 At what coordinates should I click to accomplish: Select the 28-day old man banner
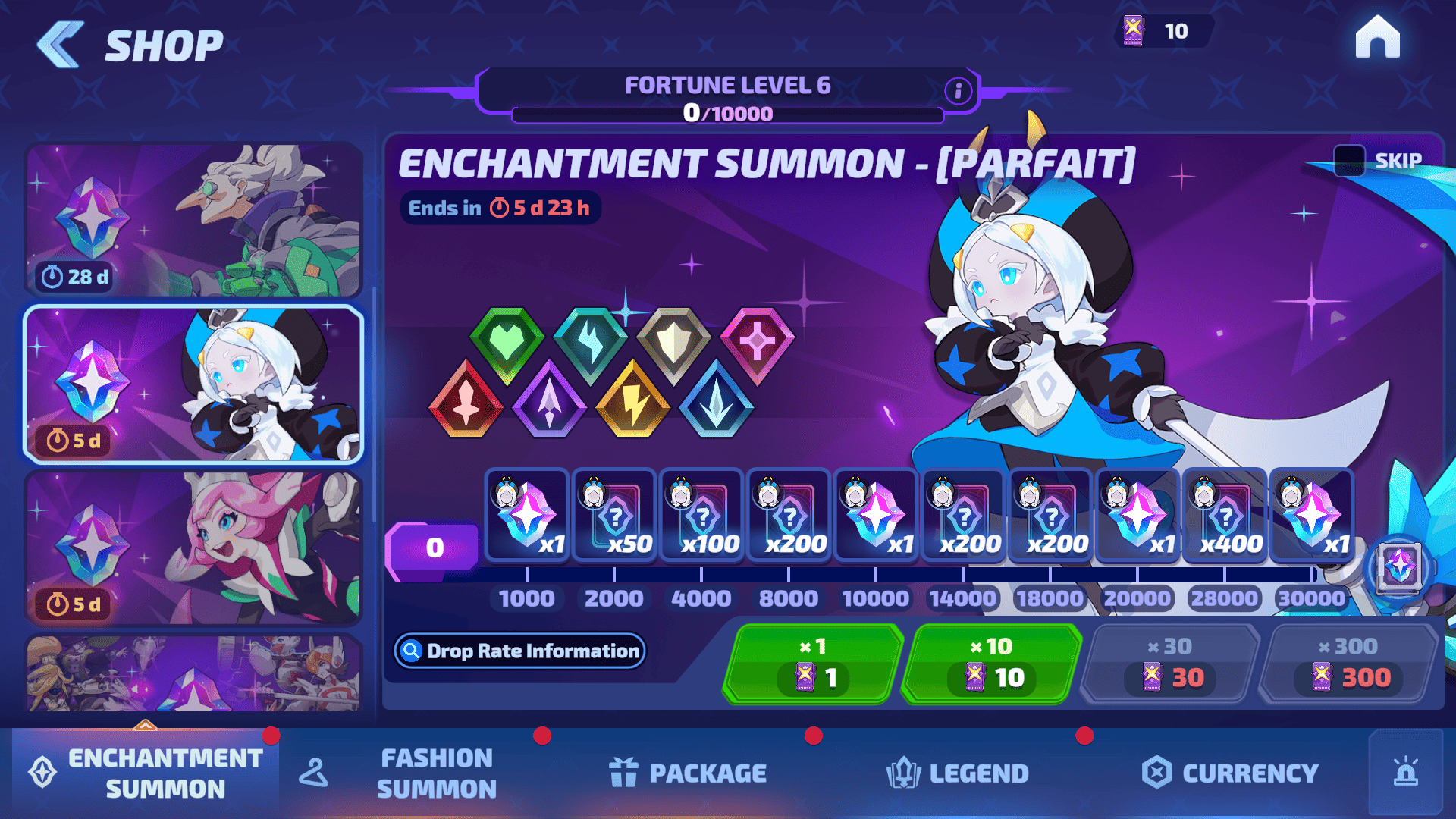193,220
